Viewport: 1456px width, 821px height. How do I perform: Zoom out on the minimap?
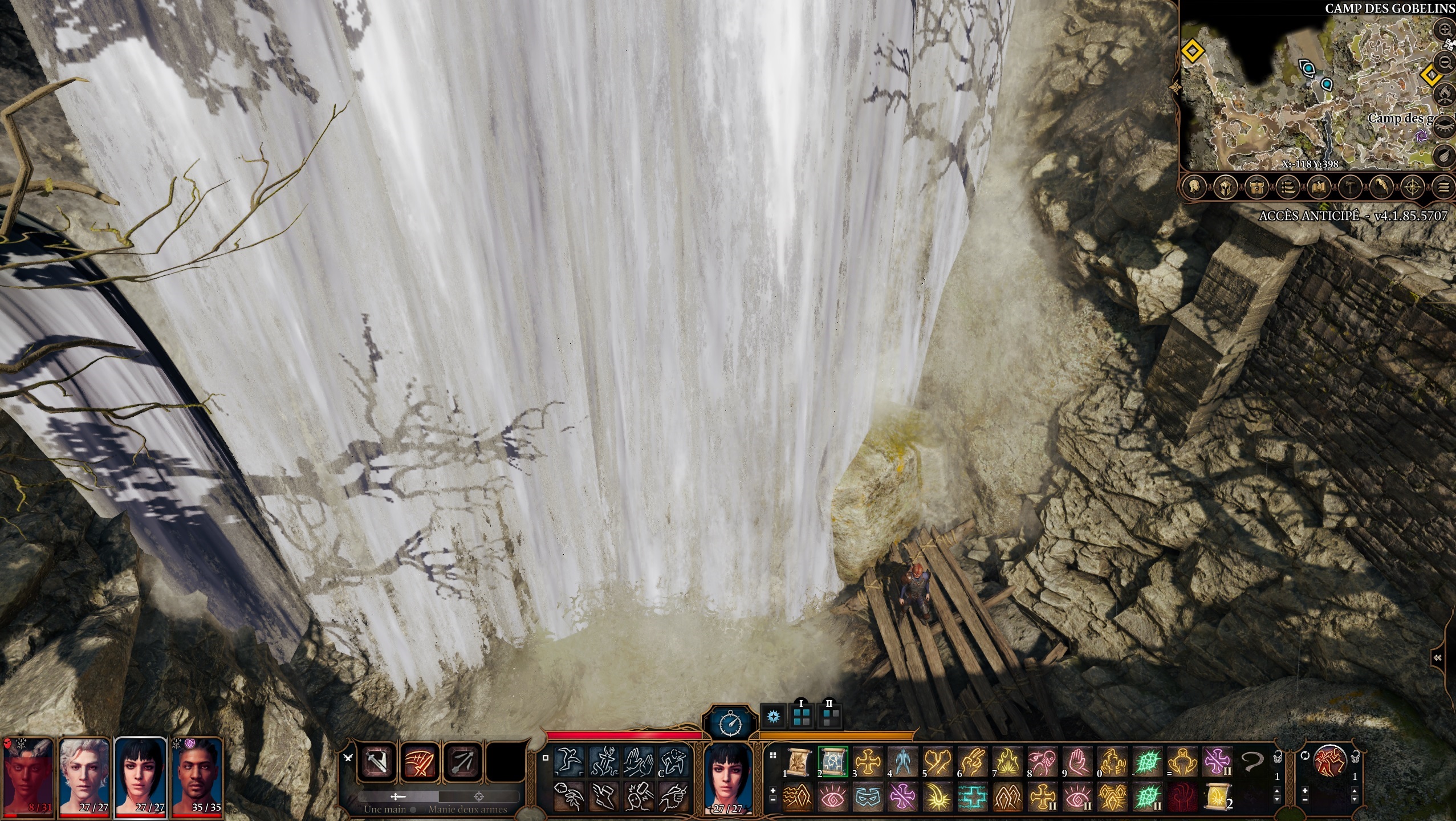tap(1446, 62)
